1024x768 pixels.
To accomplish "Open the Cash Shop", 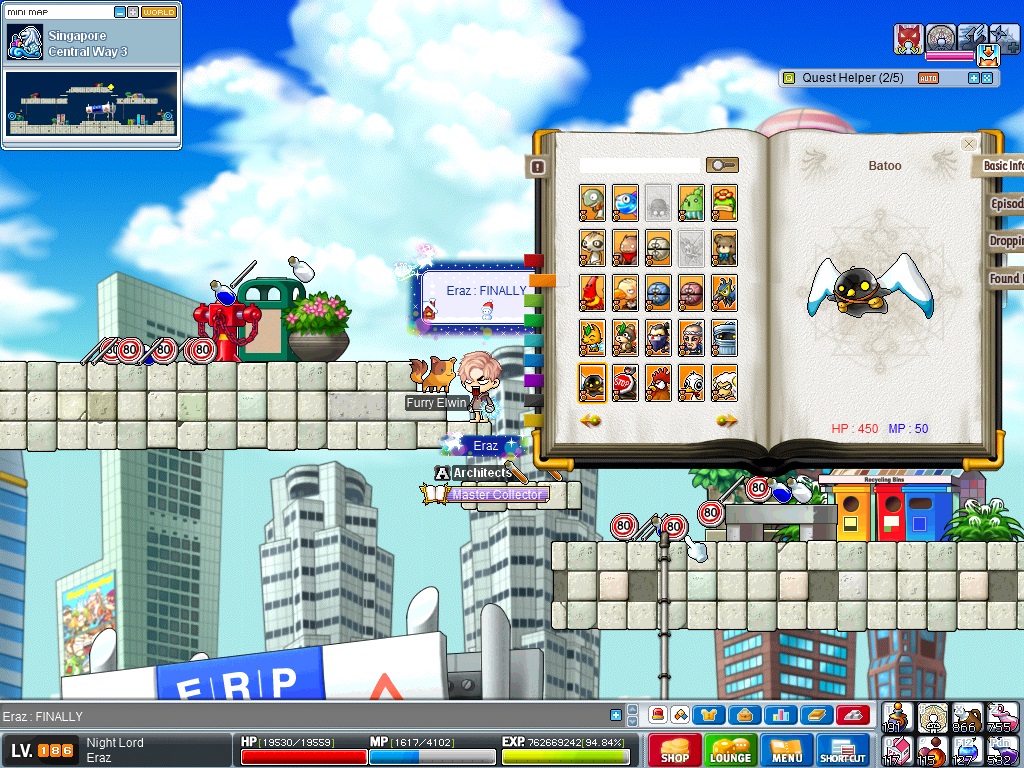I will [x=674, y=750].
